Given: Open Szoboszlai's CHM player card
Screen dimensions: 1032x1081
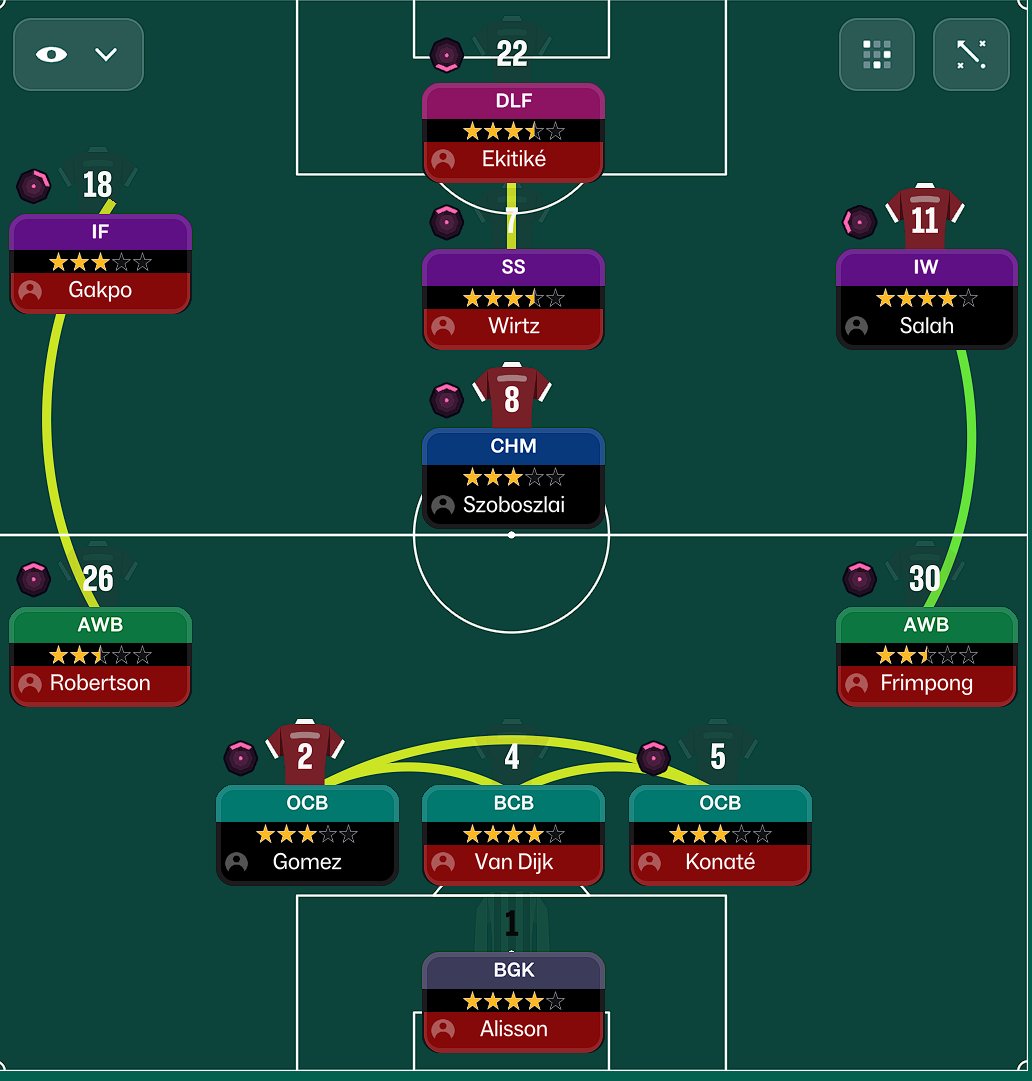Looking at the screenshot, I should point(513,478).
